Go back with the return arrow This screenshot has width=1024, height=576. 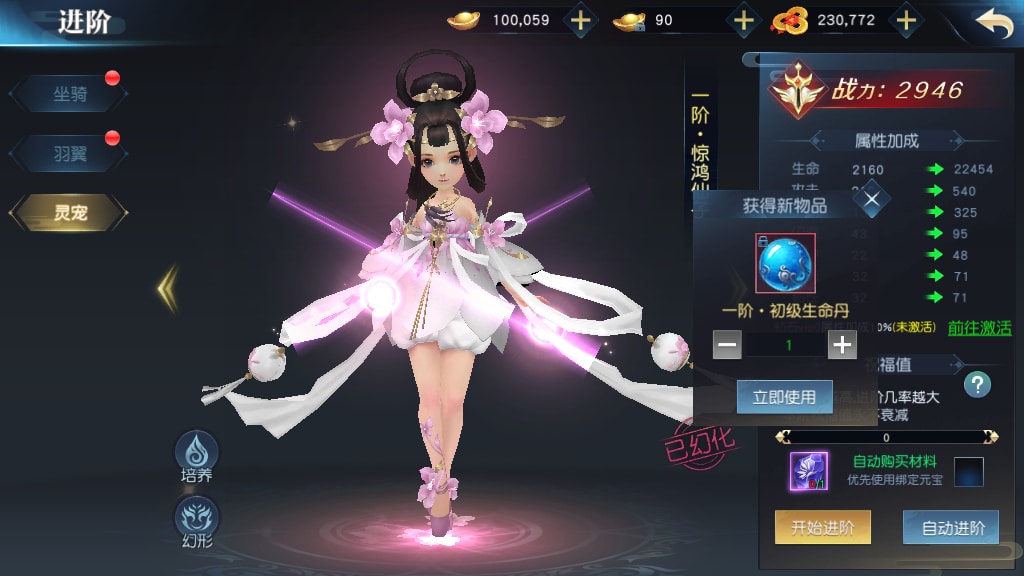(993, 23)
